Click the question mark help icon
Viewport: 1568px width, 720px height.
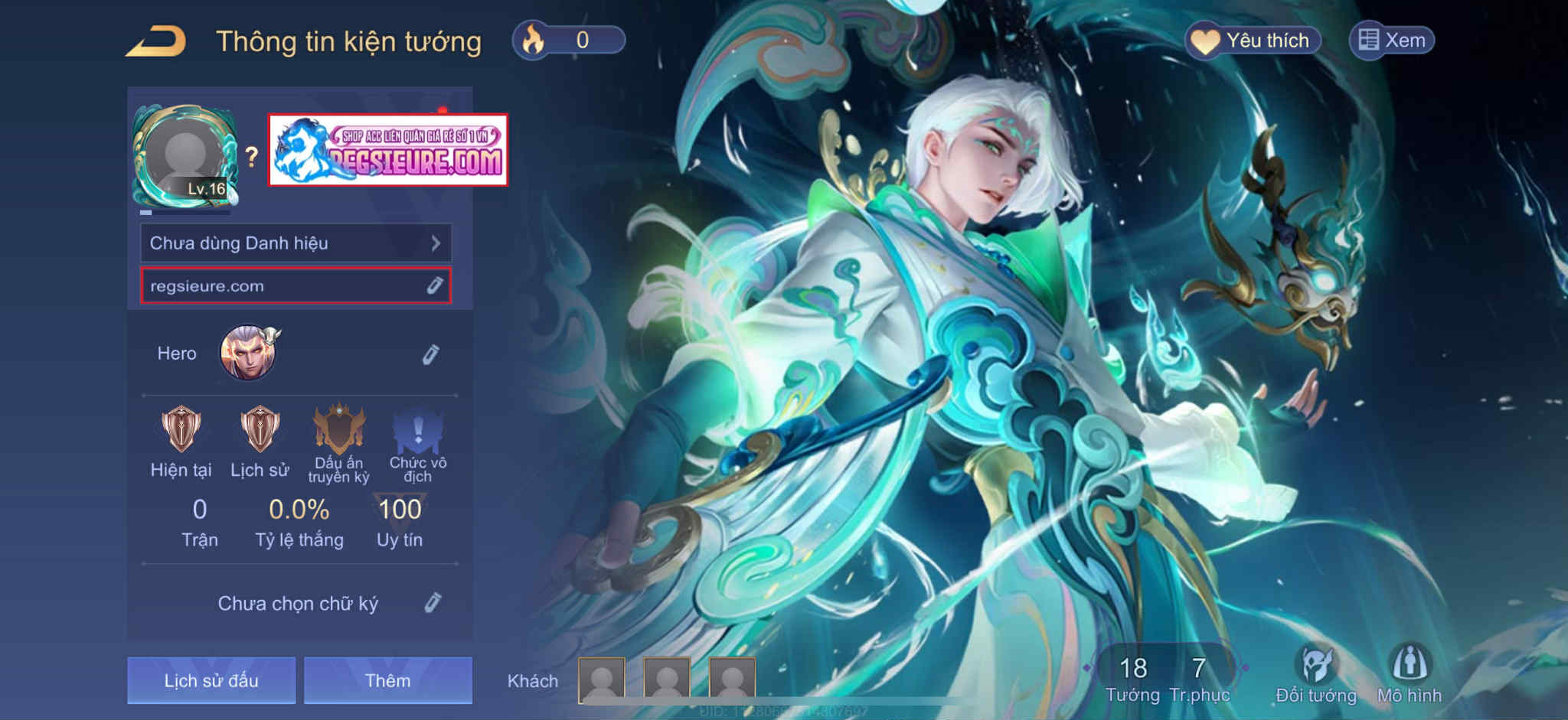(252, 157)
